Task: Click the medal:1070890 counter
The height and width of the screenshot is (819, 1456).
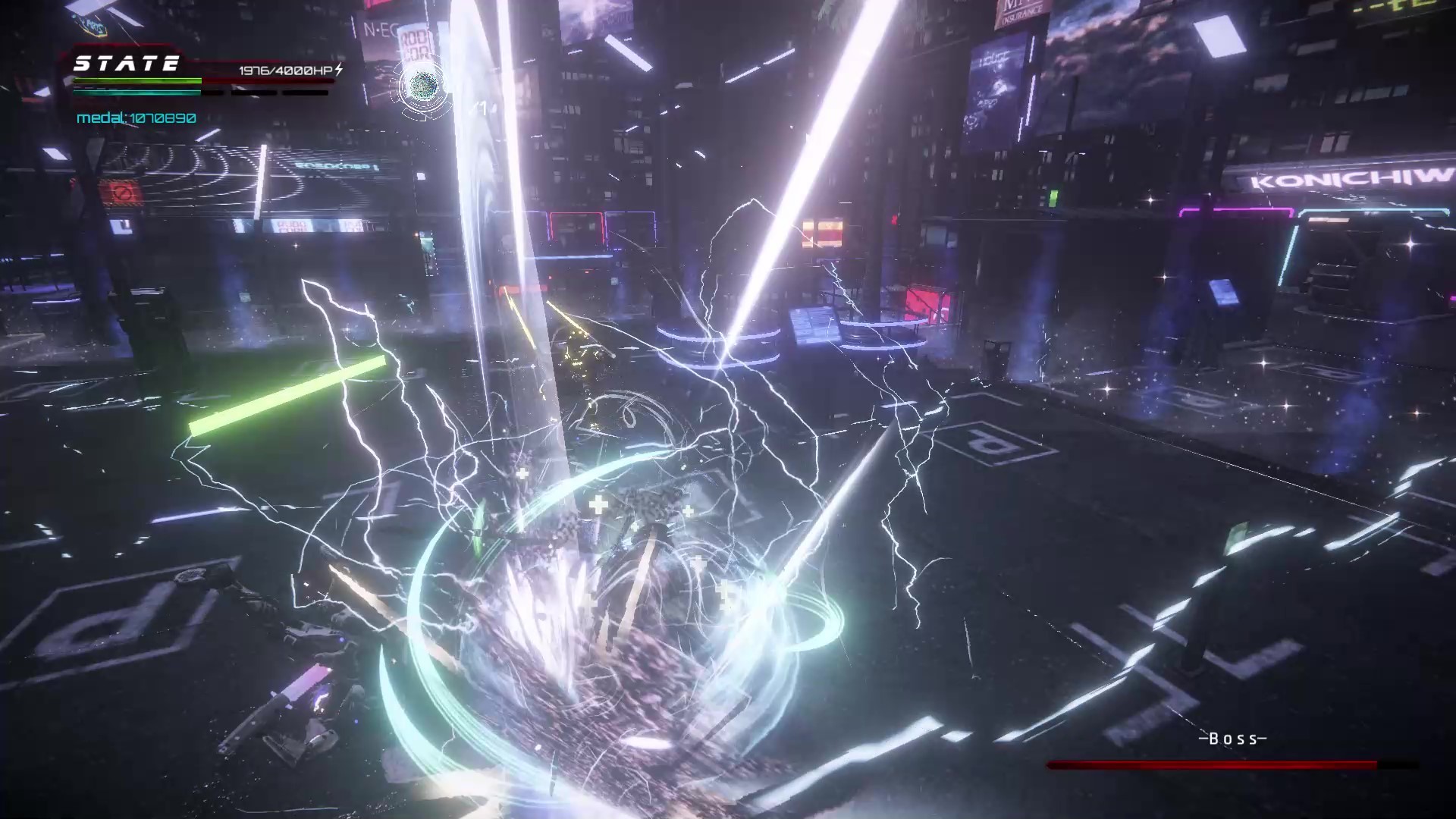Action: tap(135, 117)
